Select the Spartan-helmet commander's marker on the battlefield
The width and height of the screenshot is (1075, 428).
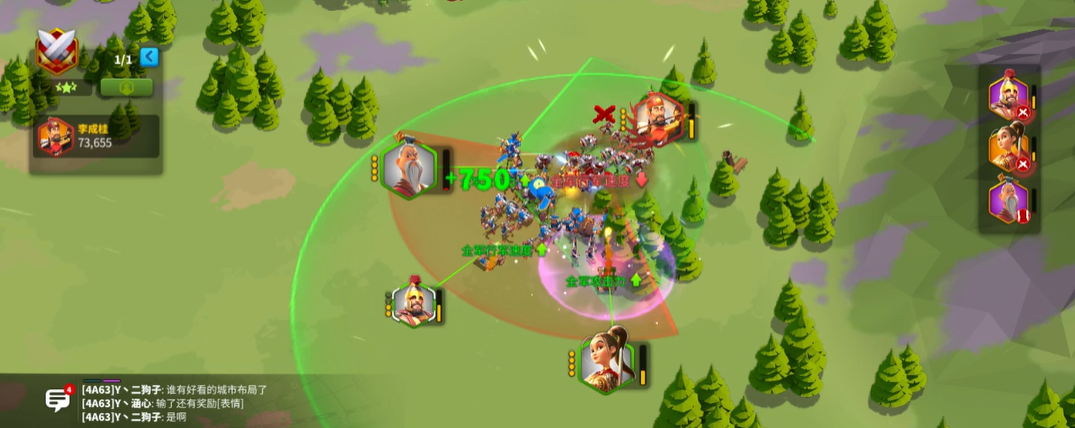point(413,303)
